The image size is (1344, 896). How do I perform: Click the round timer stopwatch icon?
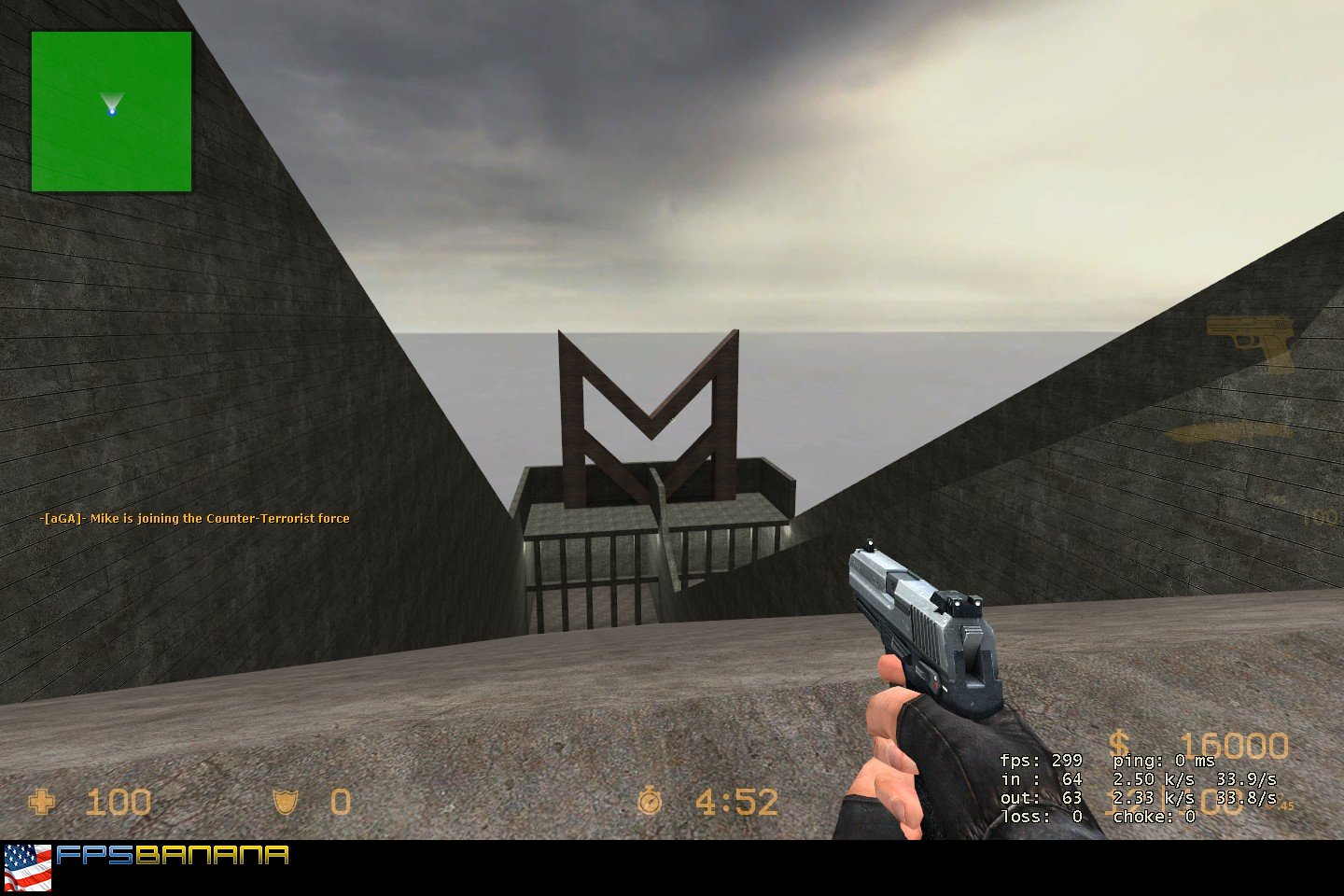point(651,799)
